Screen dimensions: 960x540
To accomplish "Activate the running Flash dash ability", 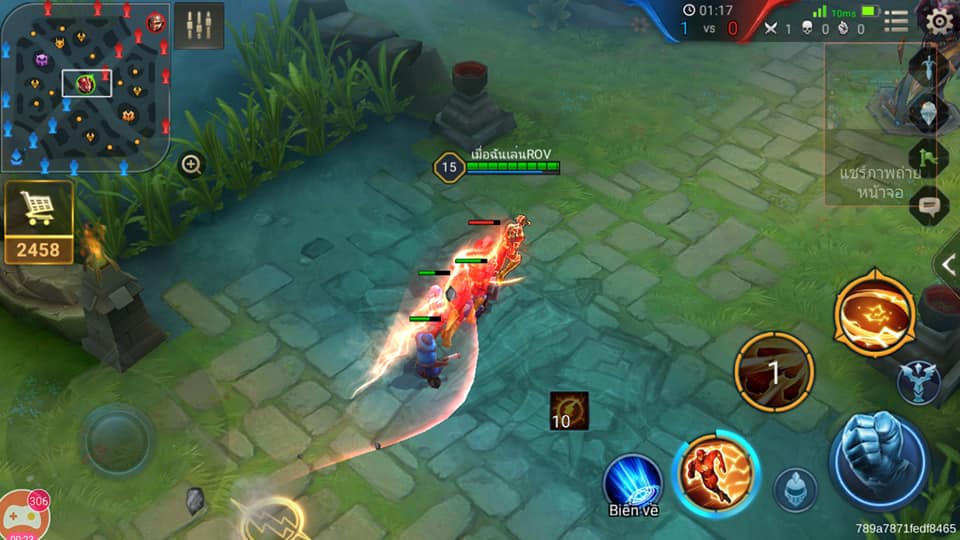I will [x=716, y=475].
